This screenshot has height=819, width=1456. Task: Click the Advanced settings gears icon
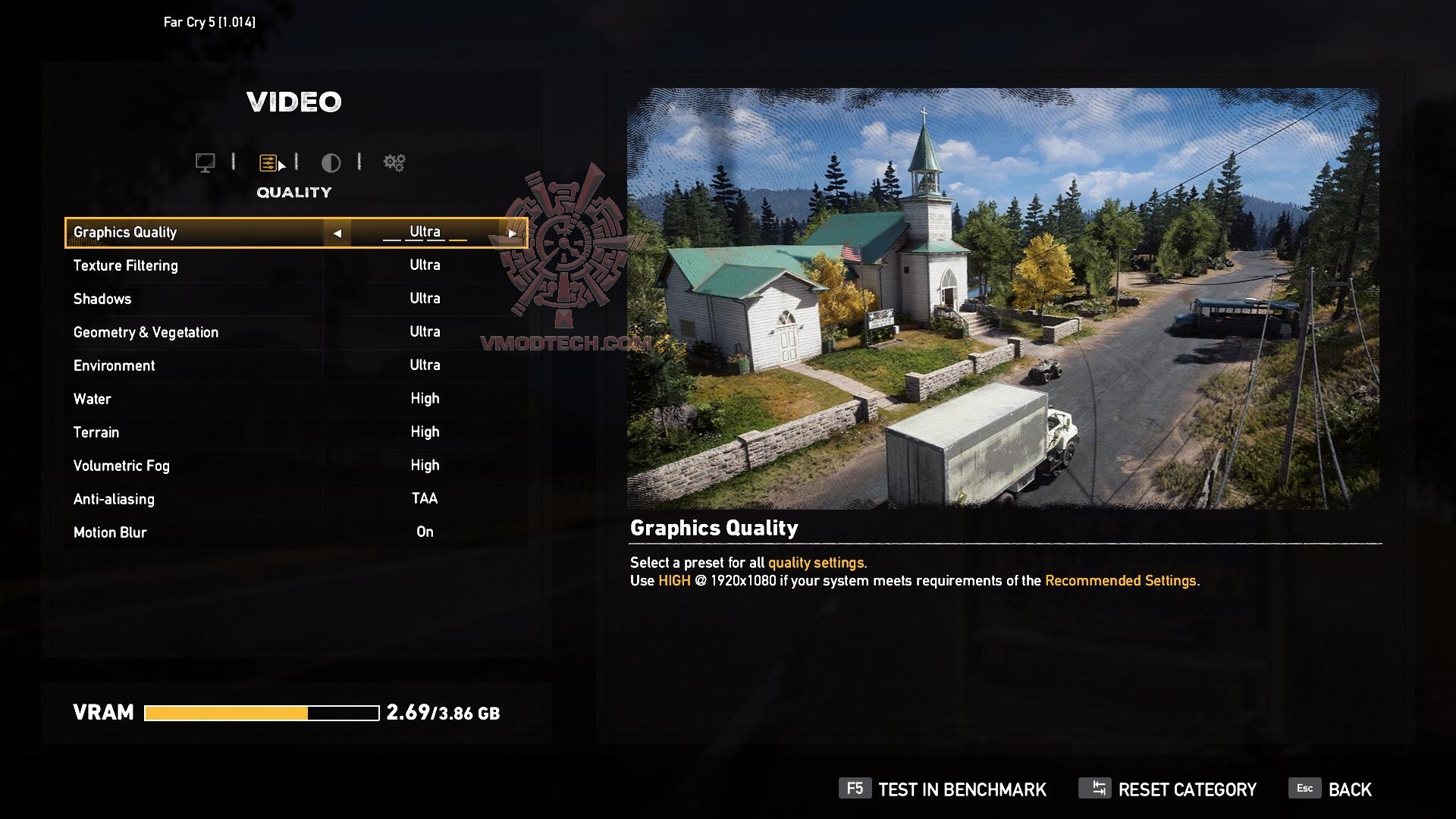pyautogui.click(x=393, y=162)
